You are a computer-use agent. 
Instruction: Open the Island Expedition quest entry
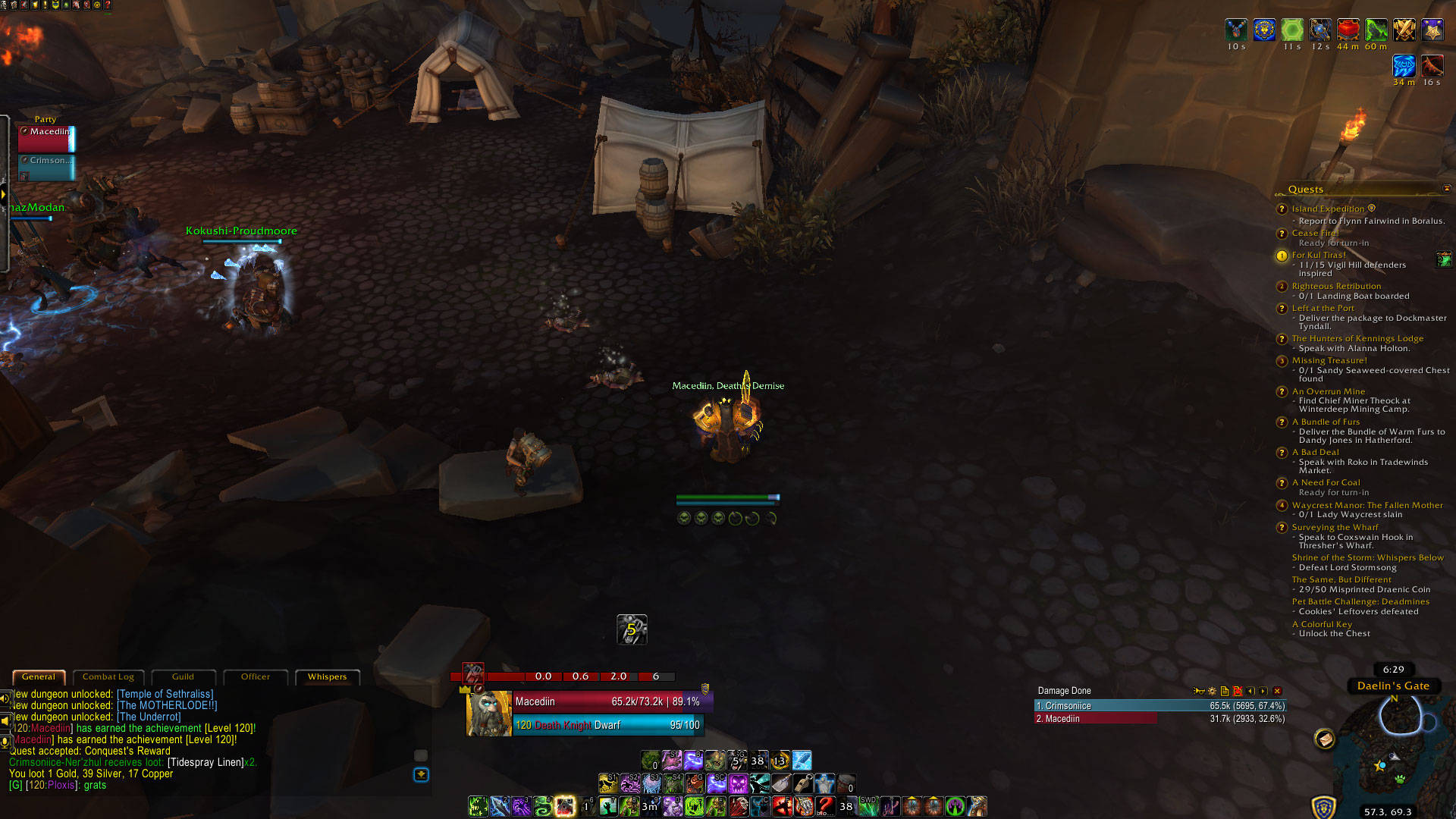point(1328,209)
